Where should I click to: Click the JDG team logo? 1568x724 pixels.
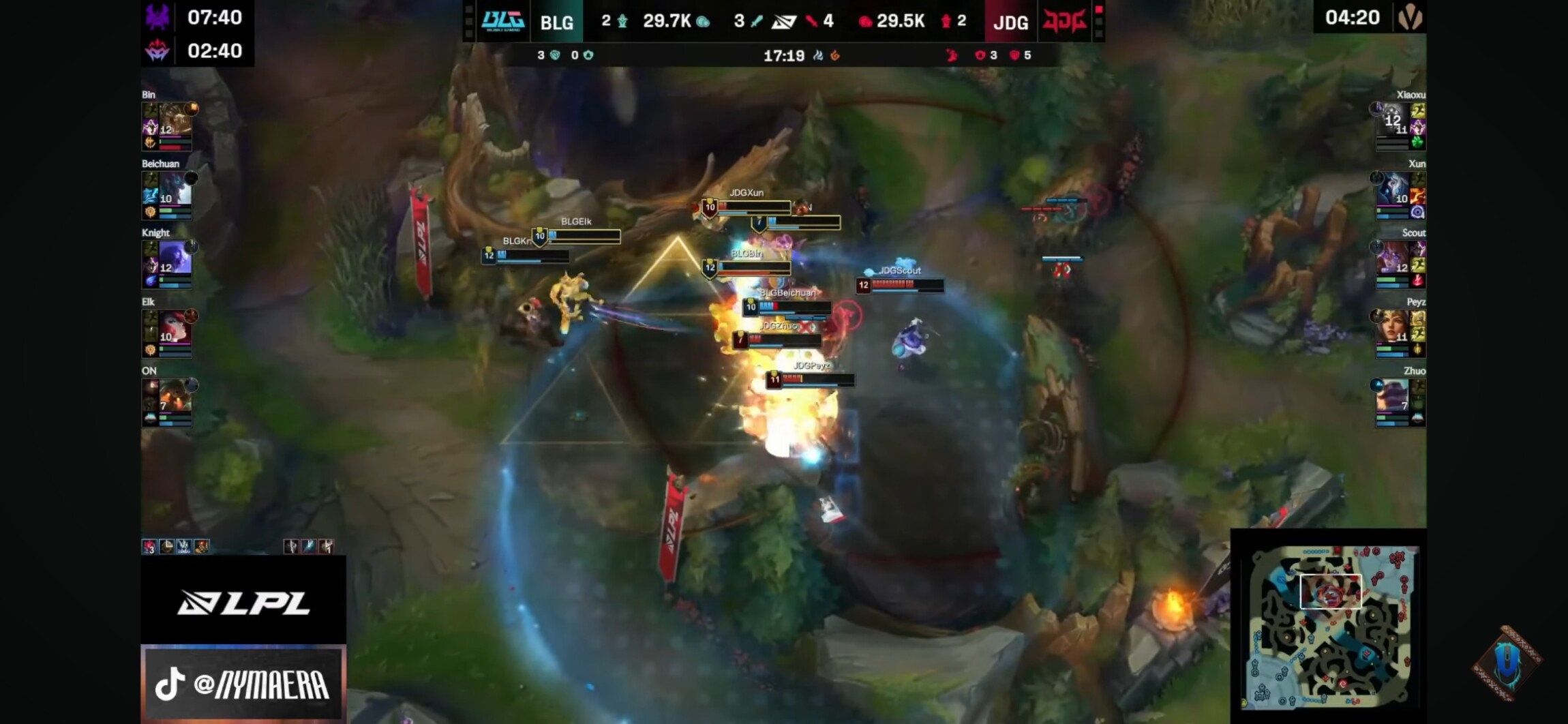pos(1064,21)
